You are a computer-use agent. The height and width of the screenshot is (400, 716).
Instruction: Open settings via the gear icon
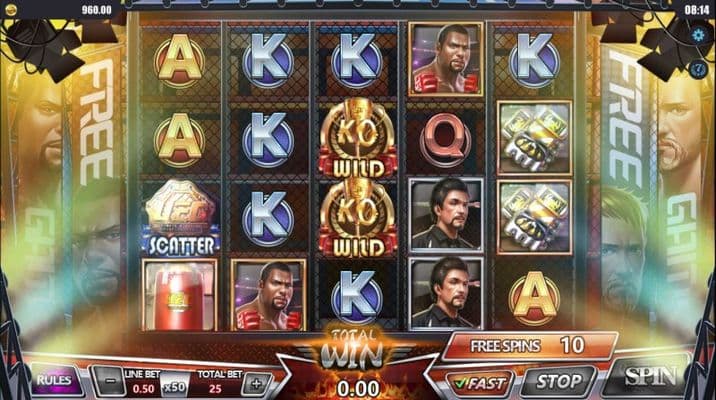[x=699, y=35]
